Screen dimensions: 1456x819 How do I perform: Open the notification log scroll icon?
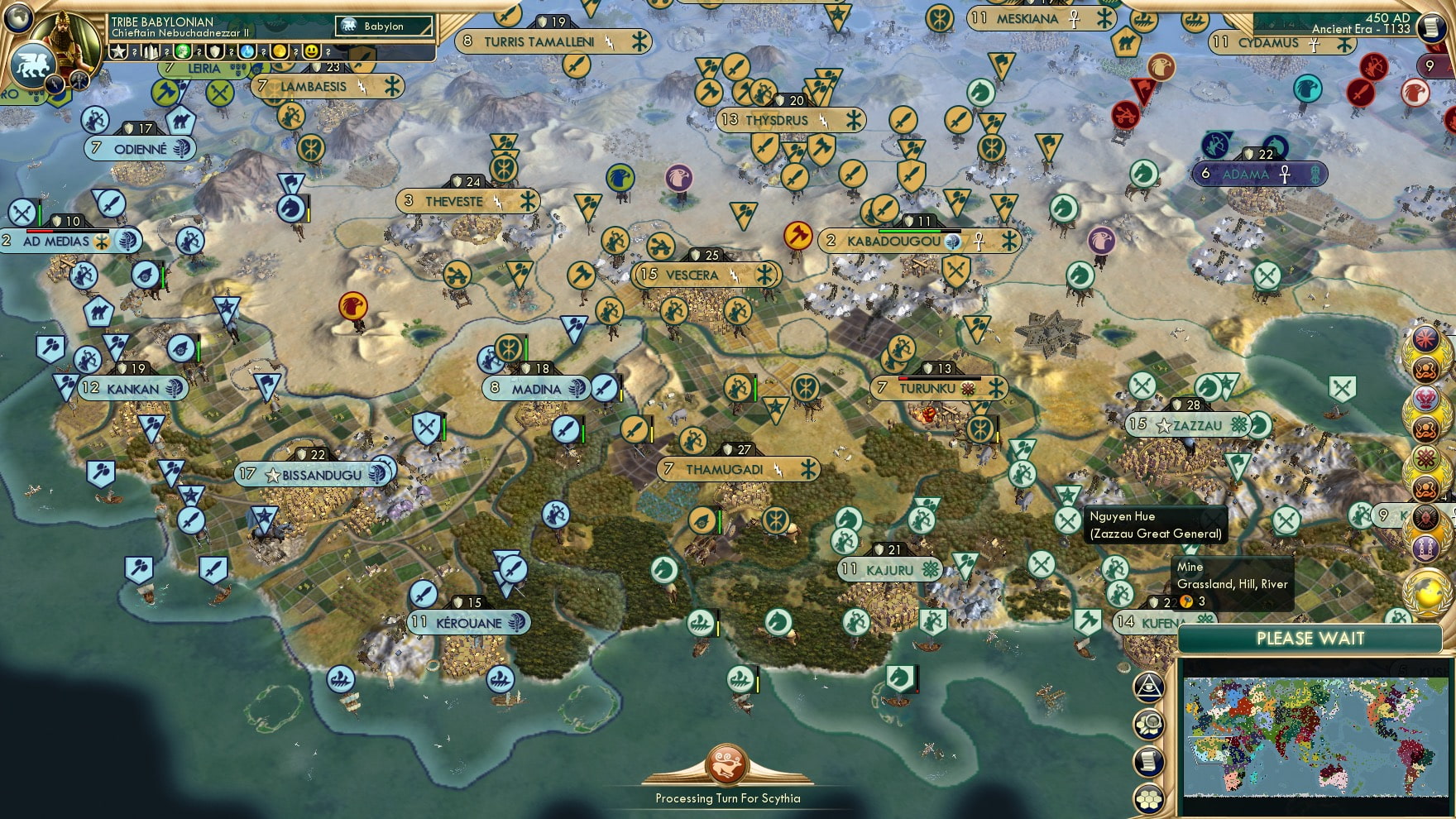click(x=1147, y=760)
